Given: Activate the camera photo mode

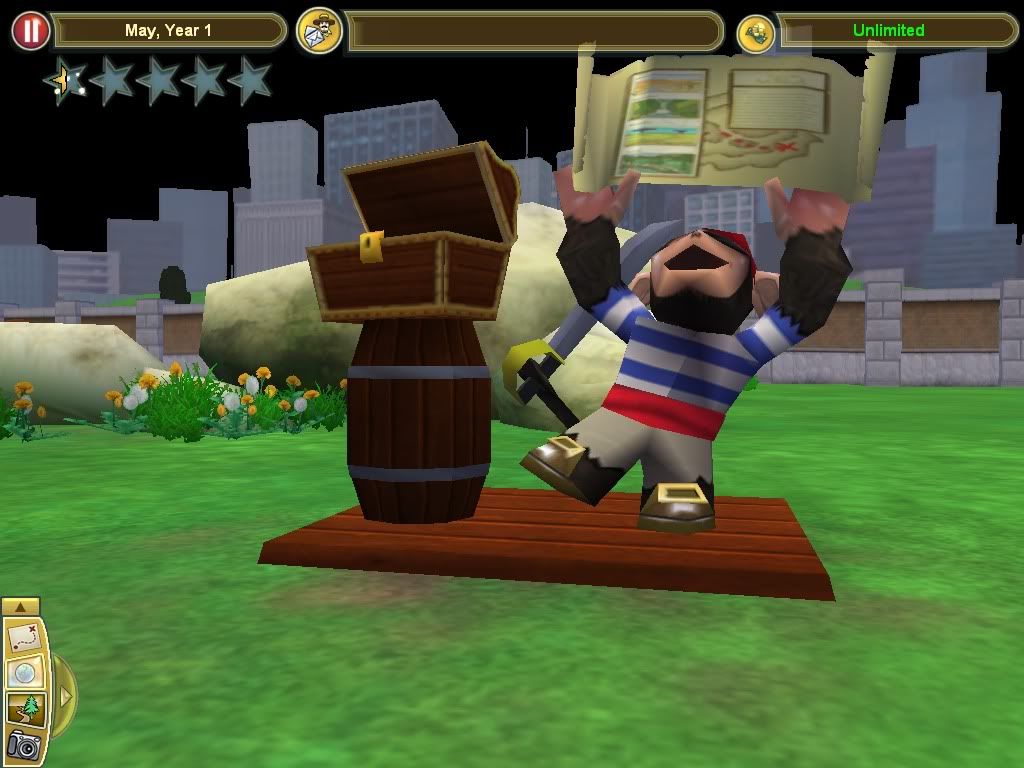Looking at the screenshot, I should click(22, 745).
